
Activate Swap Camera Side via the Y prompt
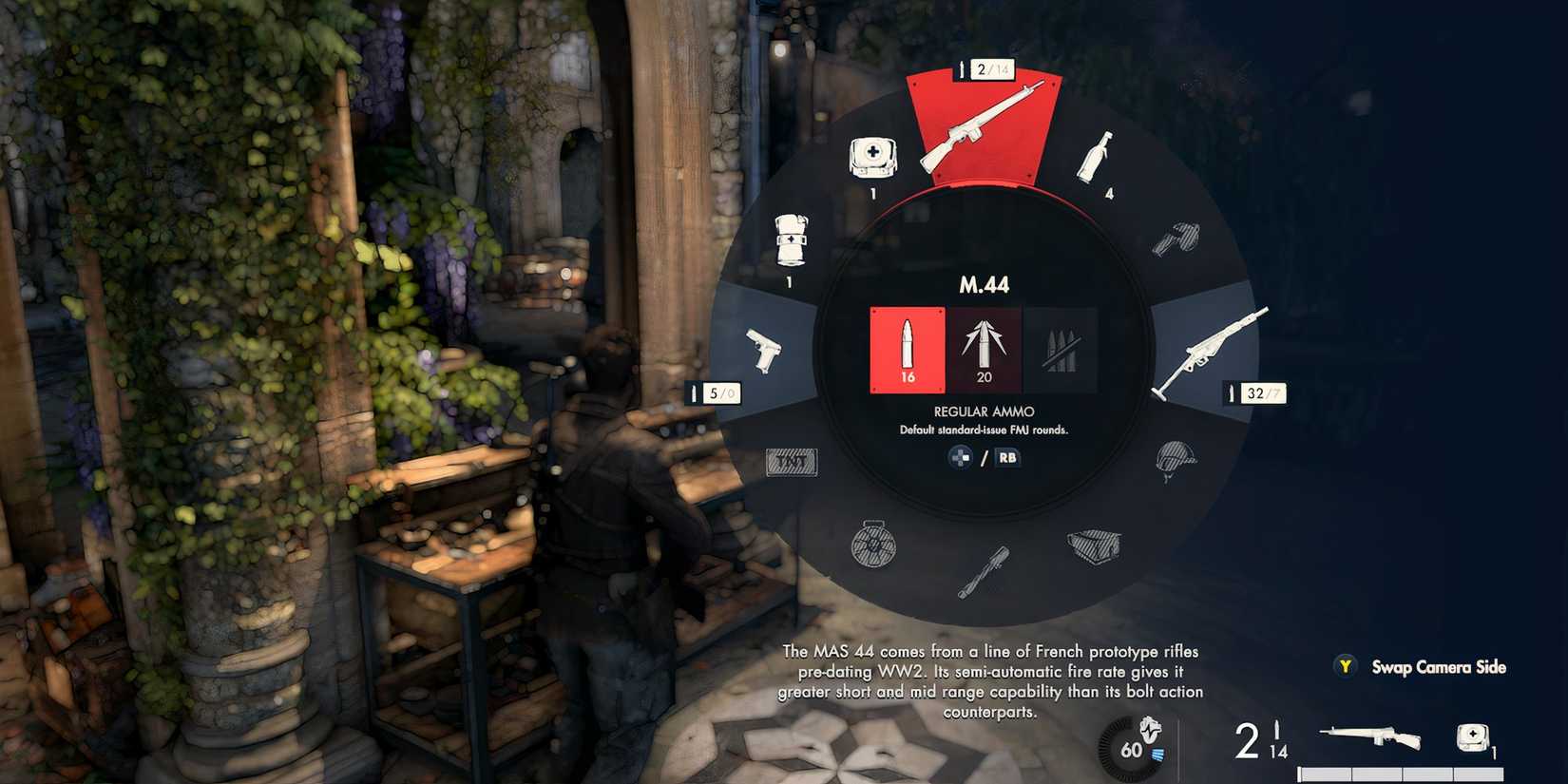1345,667
